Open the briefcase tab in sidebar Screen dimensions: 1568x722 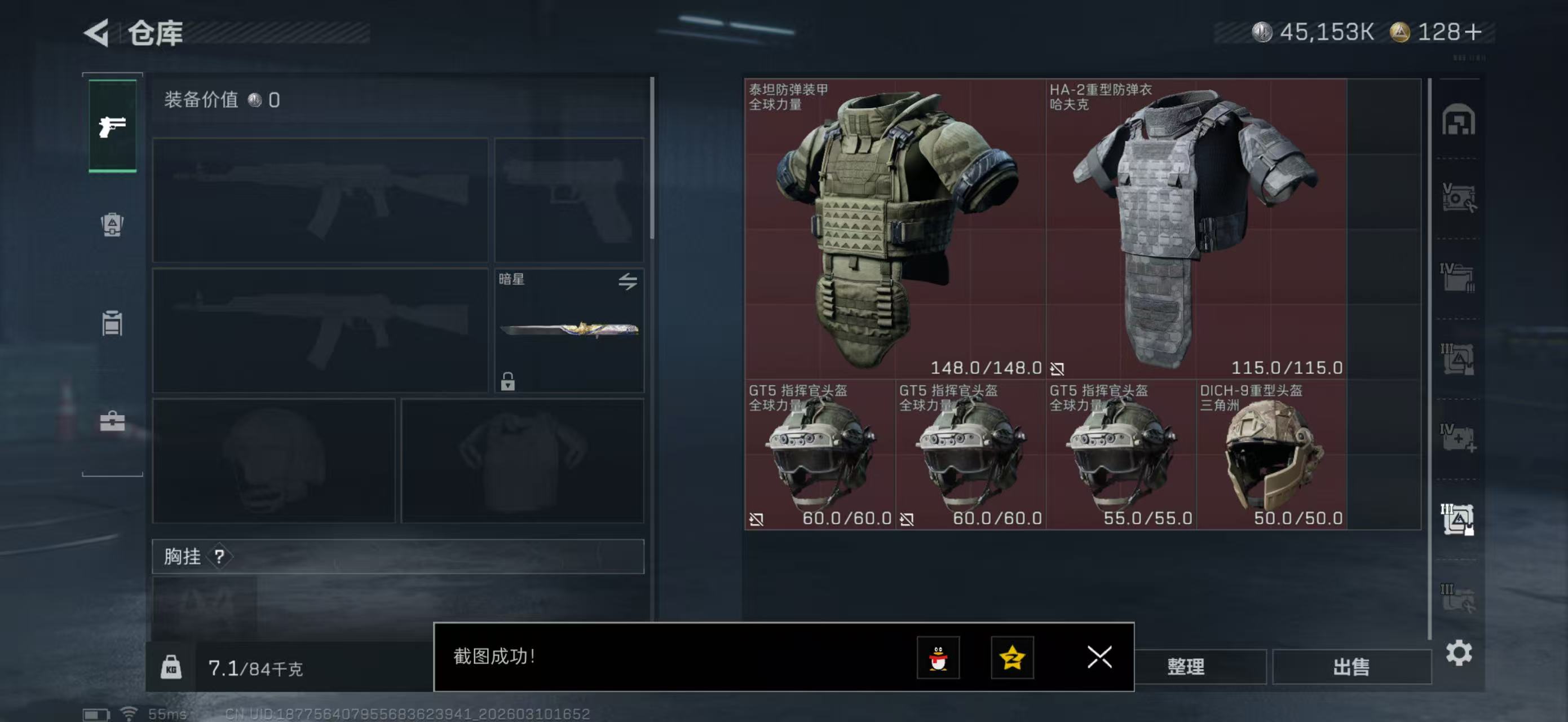[x=113, y=421]
